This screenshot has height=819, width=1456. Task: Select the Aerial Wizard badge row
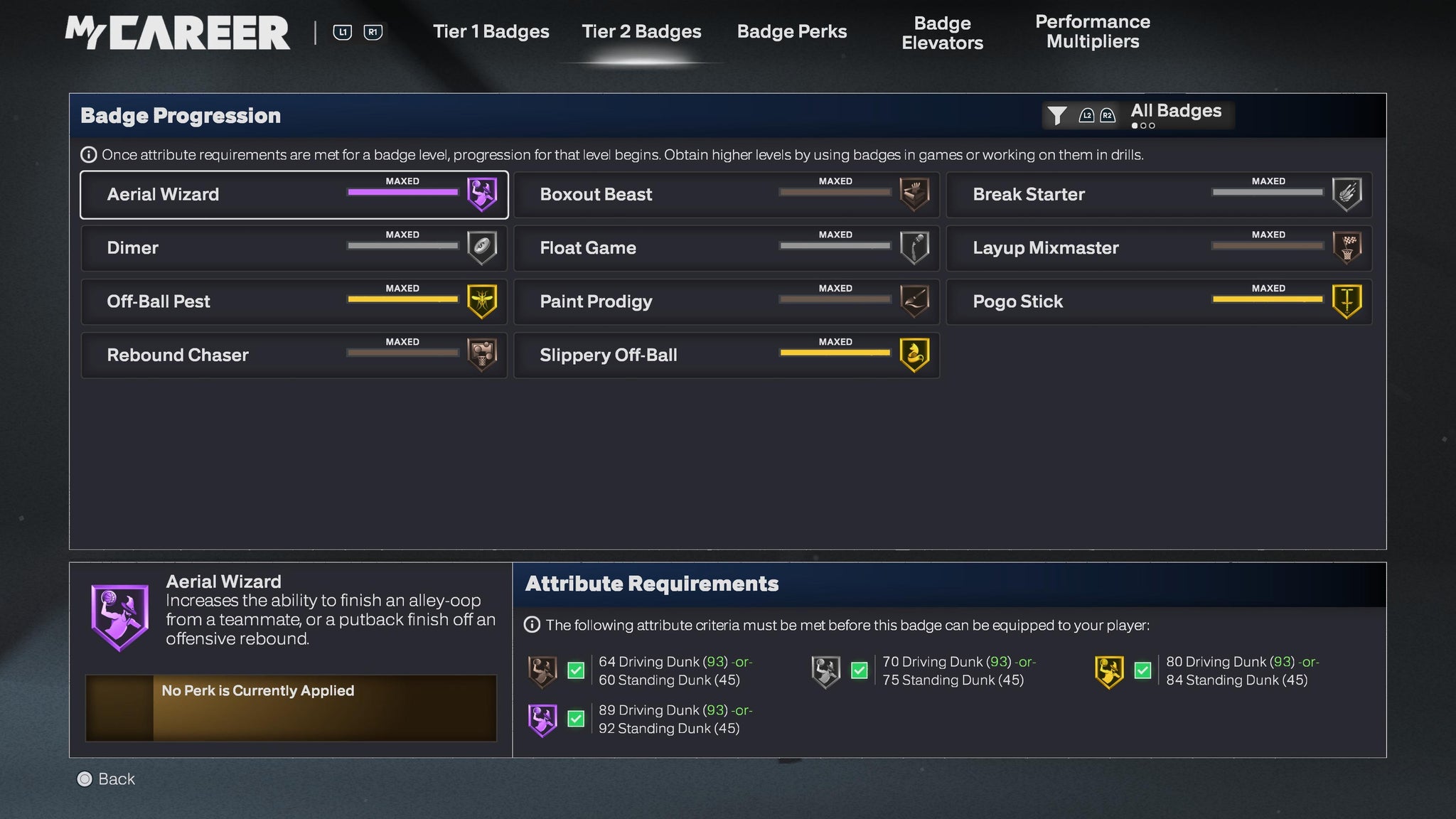[294, 195]
